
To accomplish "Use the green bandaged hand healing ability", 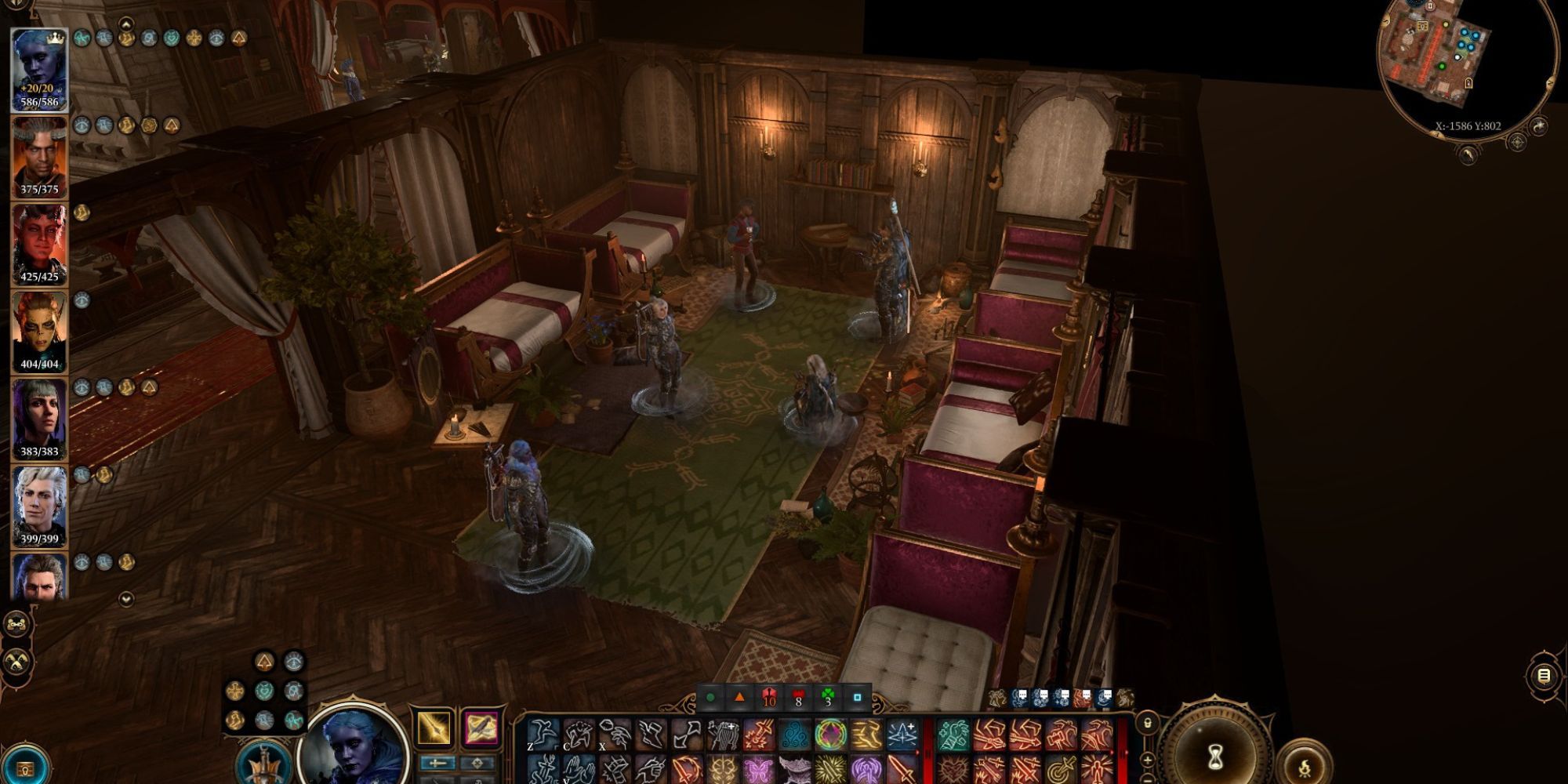I will coord(953,735).
